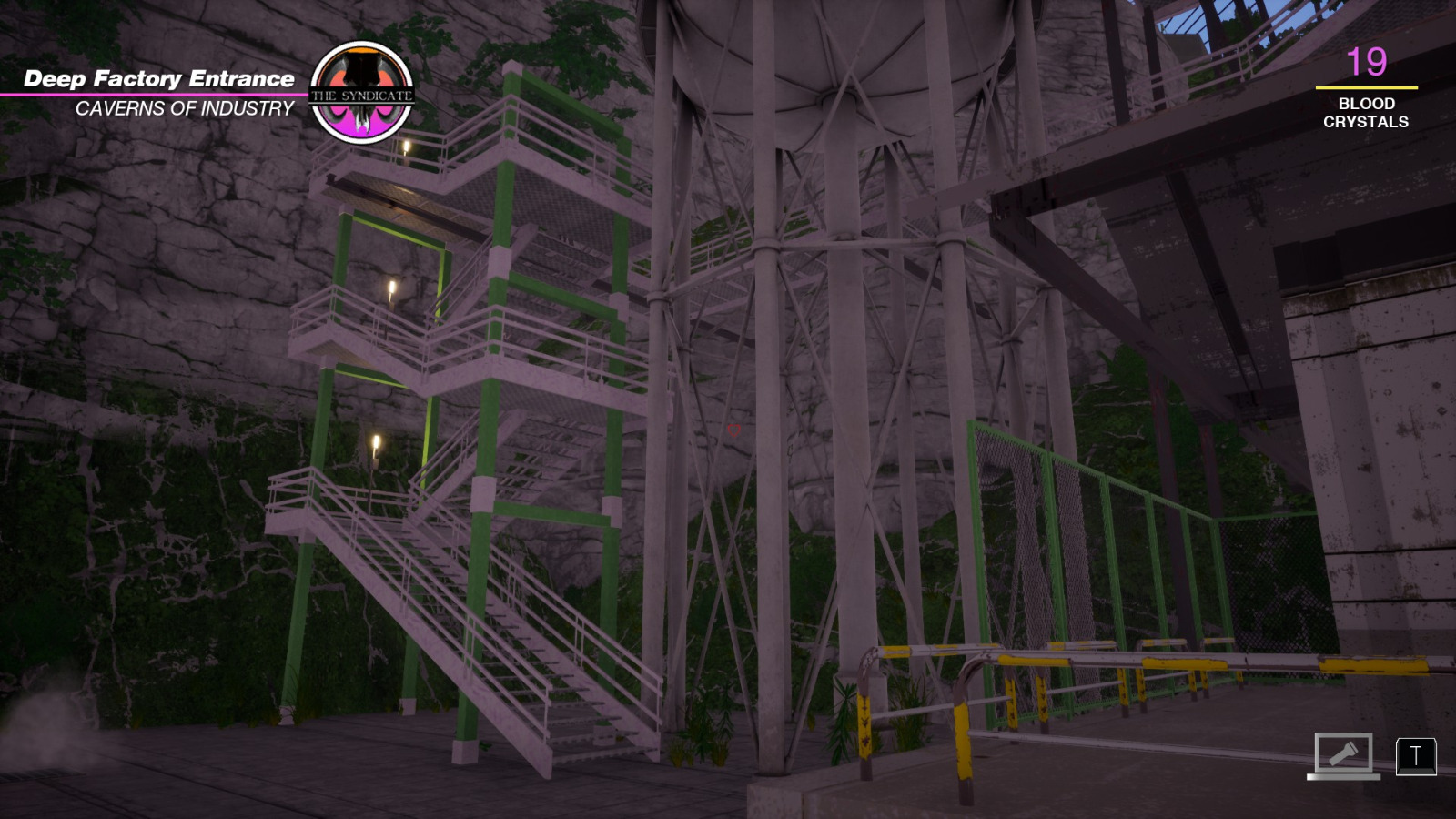
Task: Click the pink crystal count number 19
Action: (1367, 63)
